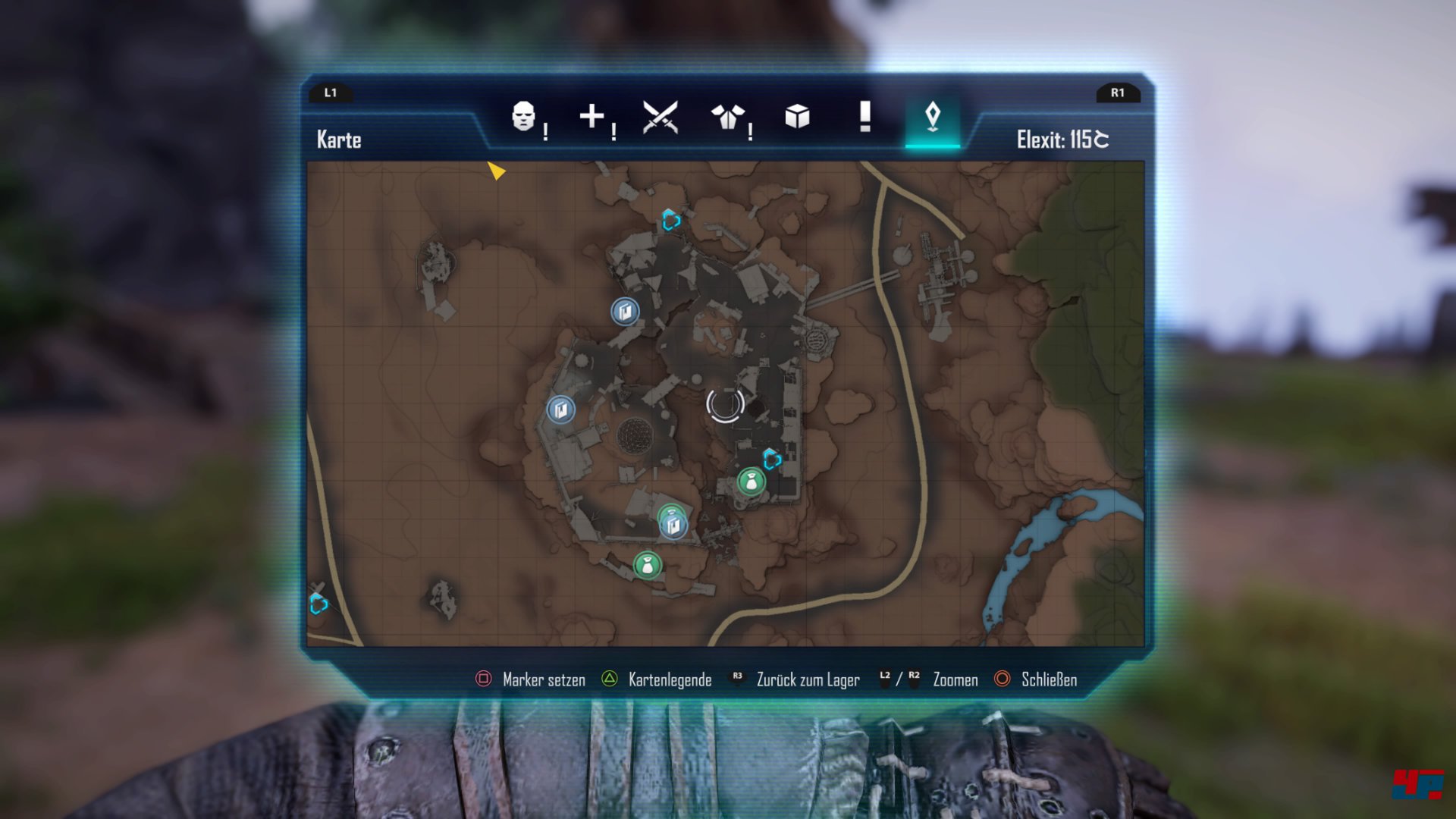
Task: Select the crossed swords tab
Action: pos(660,118)
